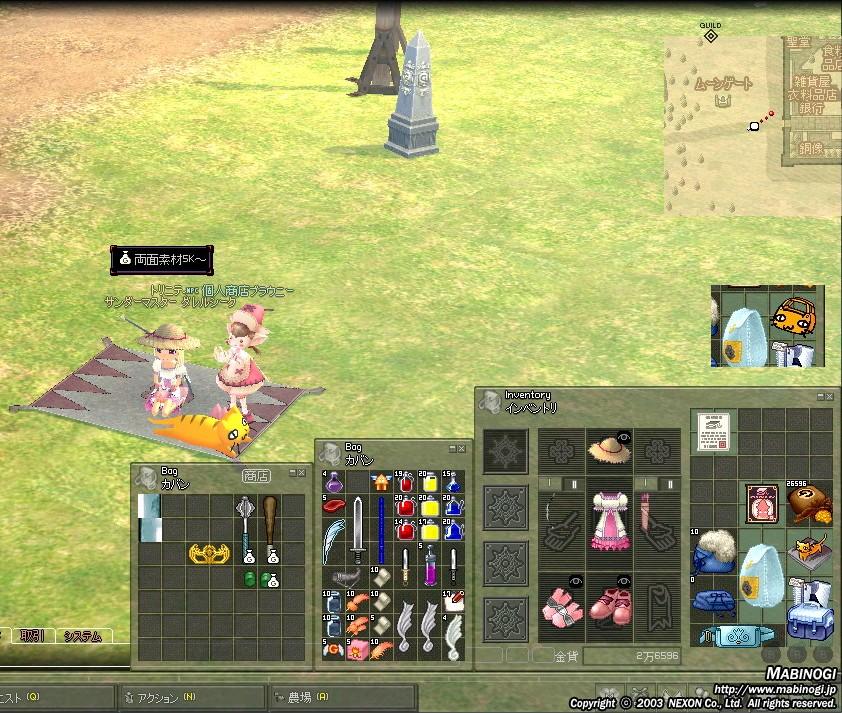The width and height of the screenshot is (842, 713).
Task: Select the golden mask in the bag
Action: pyautogui.click(x=209, y=553)
